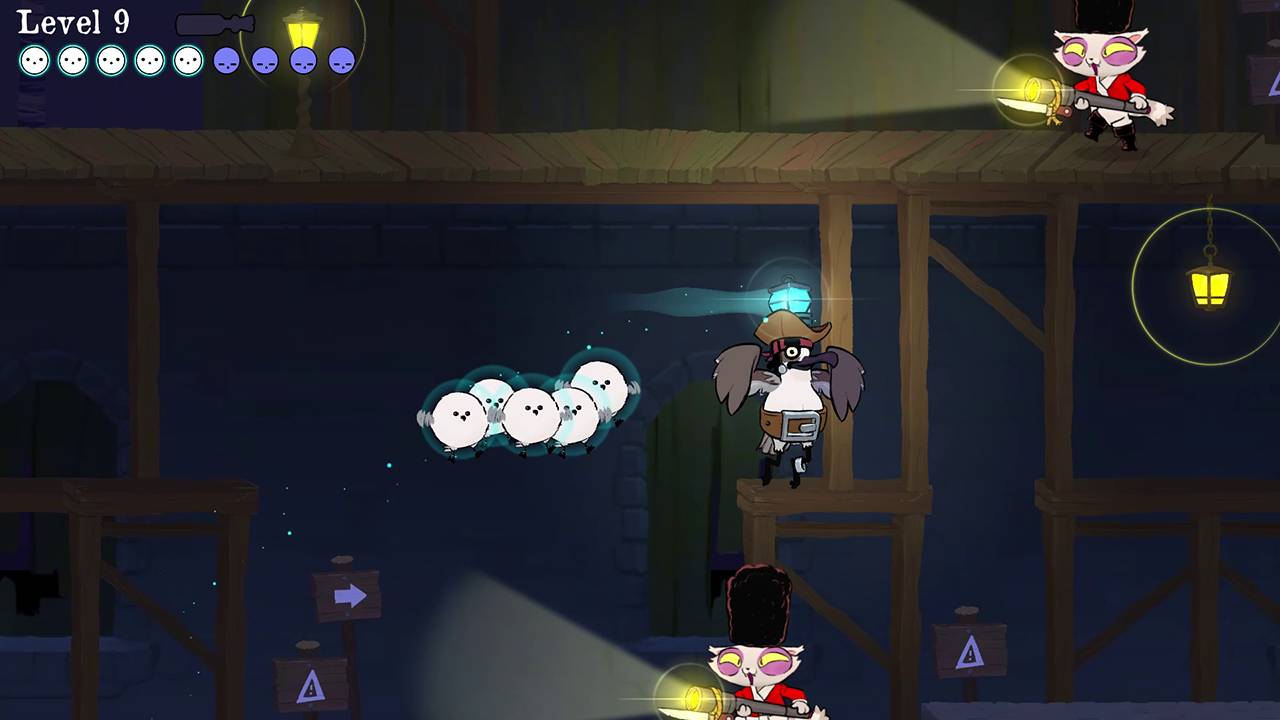This screenshot has width=1280, height=720.
Task: Click the first awake white bird face counter
Action: [32, 60]
